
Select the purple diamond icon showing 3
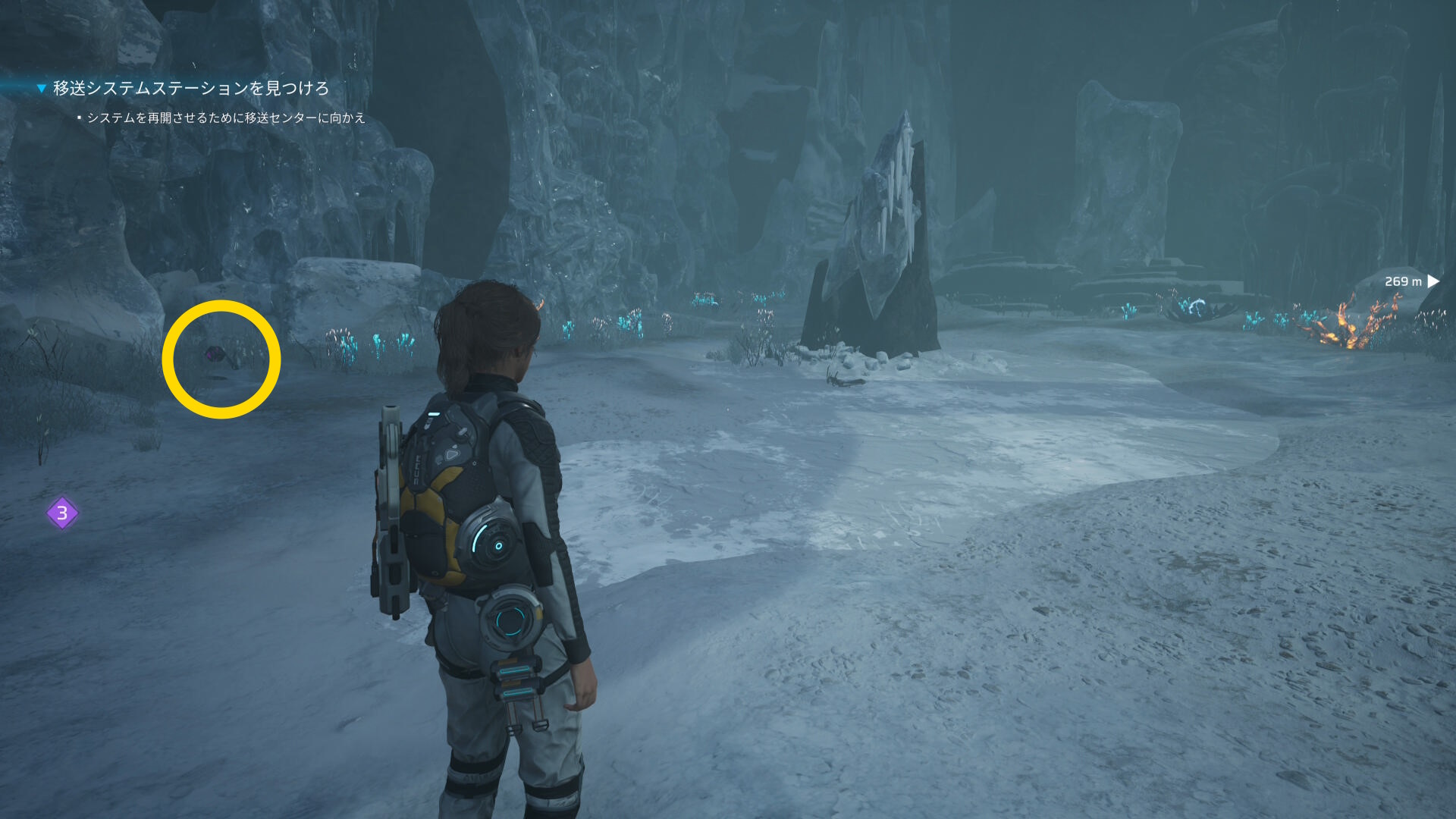[62, 513]
